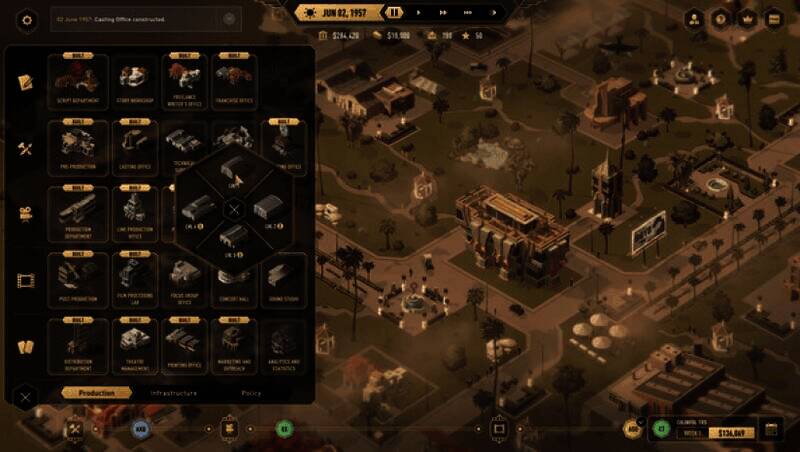Choose Analytics and Statistics building

[x=284, y=344]
